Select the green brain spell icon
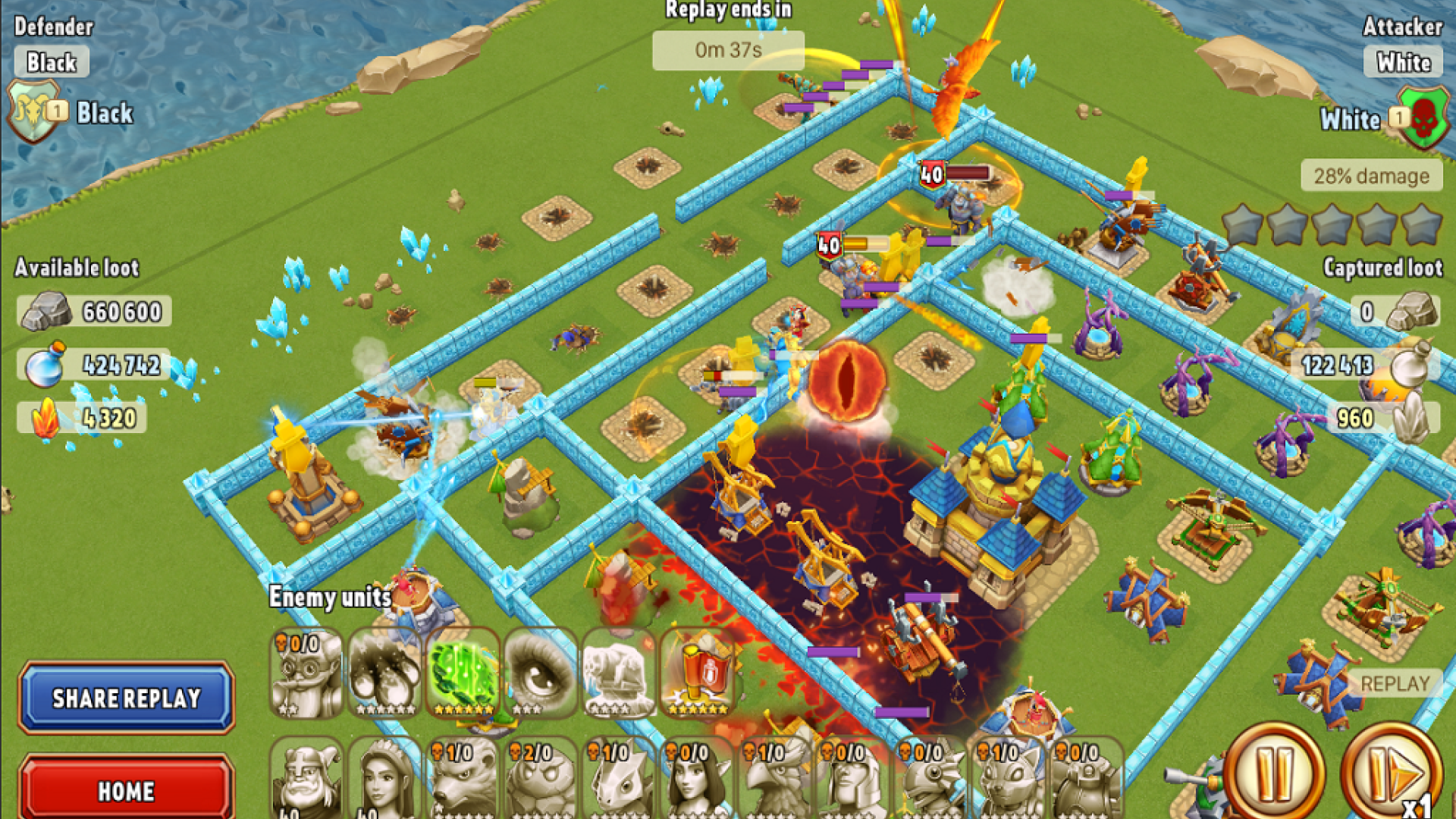This screenshot has width=1456, height=819. click(461, 673)
